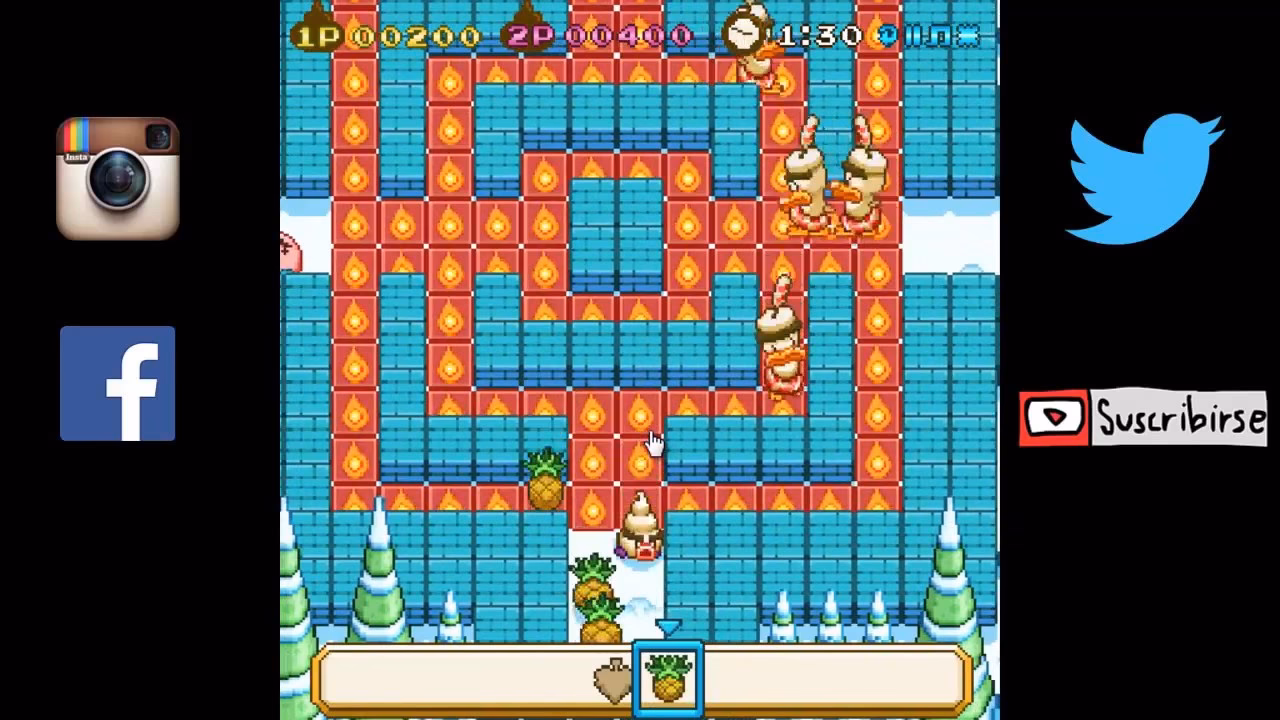The width and height of the screenshot is (1280, 720).
Task: Toggle the music note icon
Action: (941, 36)
